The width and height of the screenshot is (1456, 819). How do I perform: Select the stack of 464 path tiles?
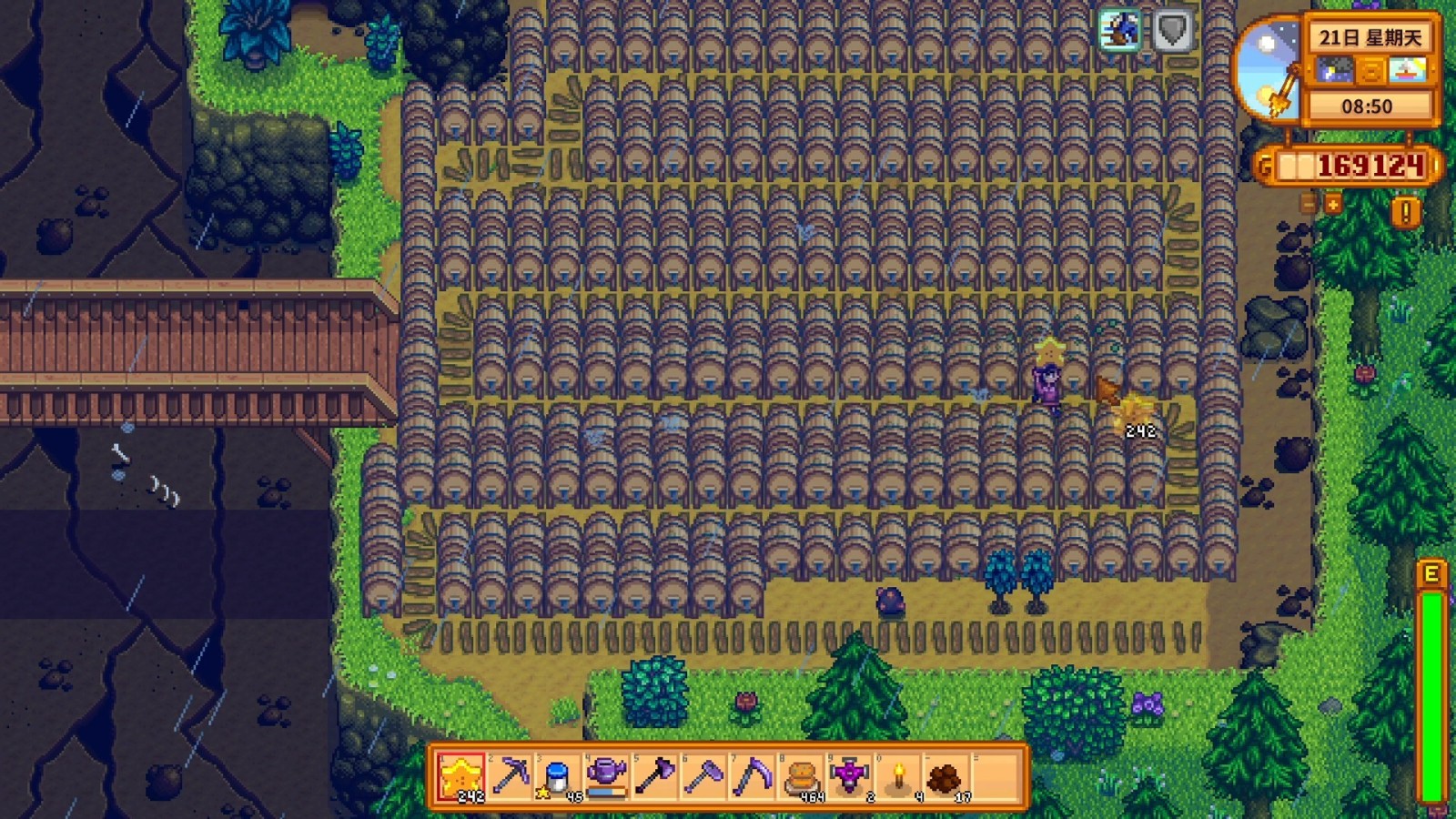(x=802, y=777)
